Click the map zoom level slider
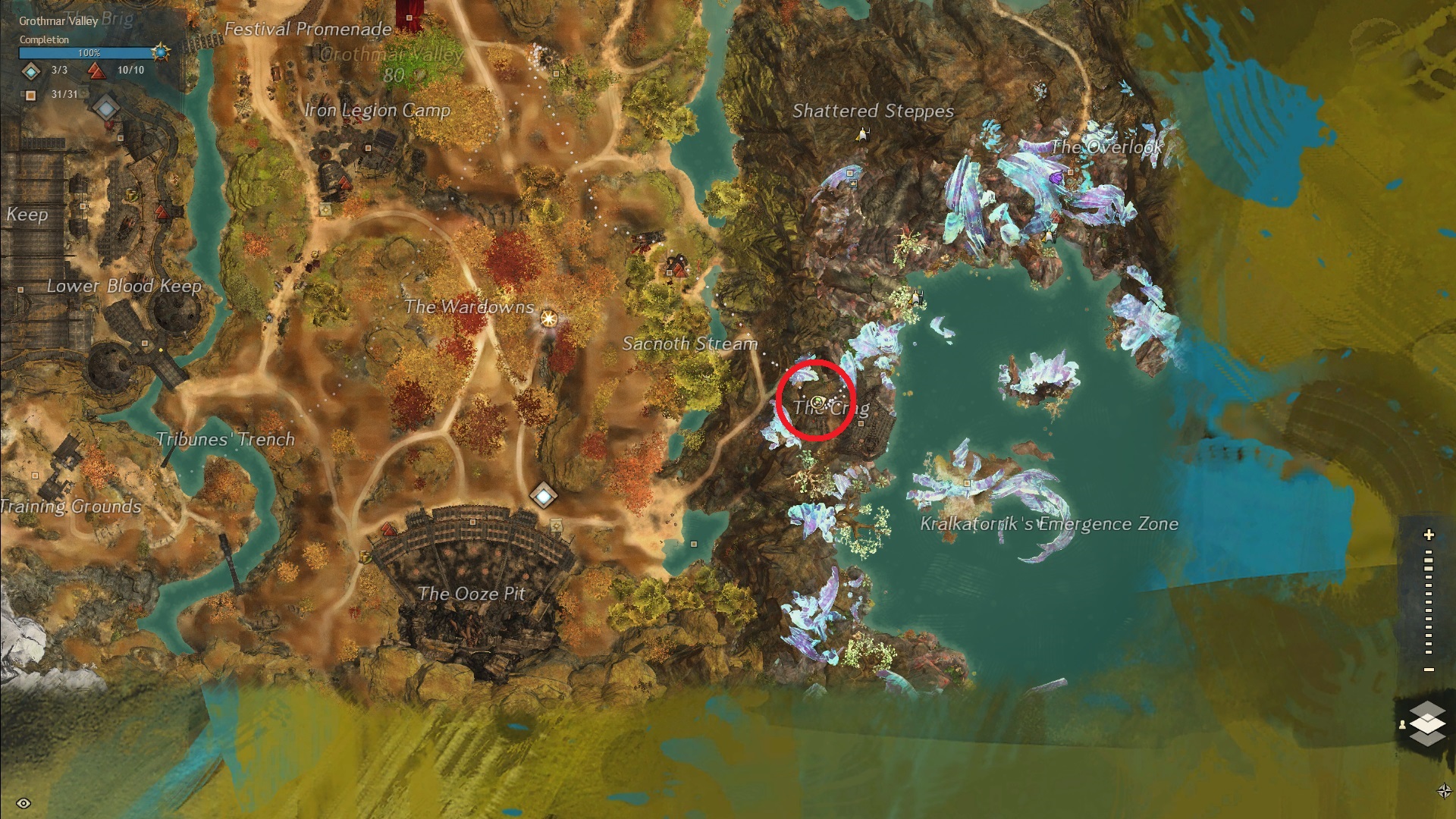1456x819 pixels. coord(1429,603)
